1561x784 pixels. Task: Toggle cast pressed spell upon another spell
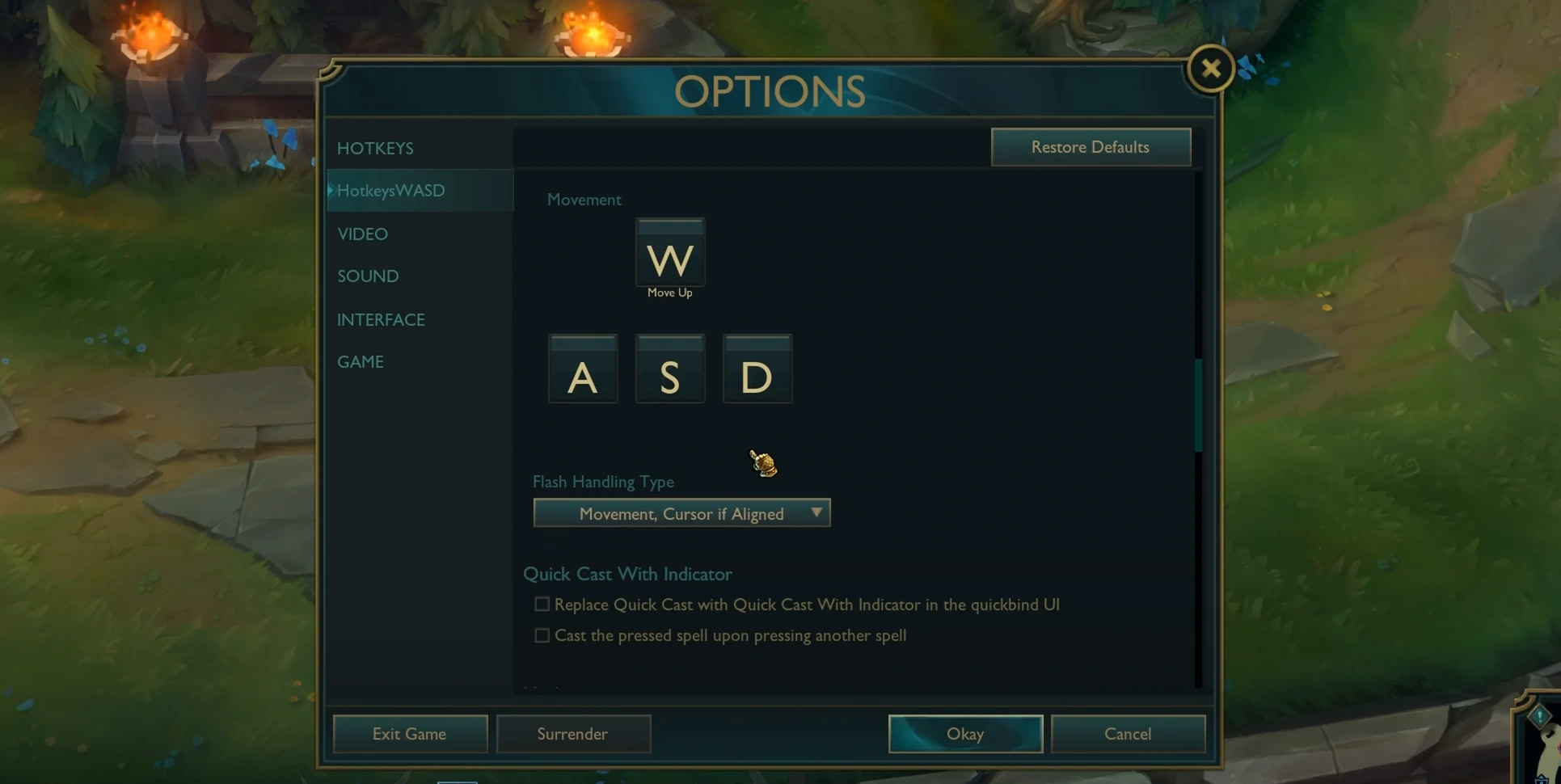pos(542,636)
